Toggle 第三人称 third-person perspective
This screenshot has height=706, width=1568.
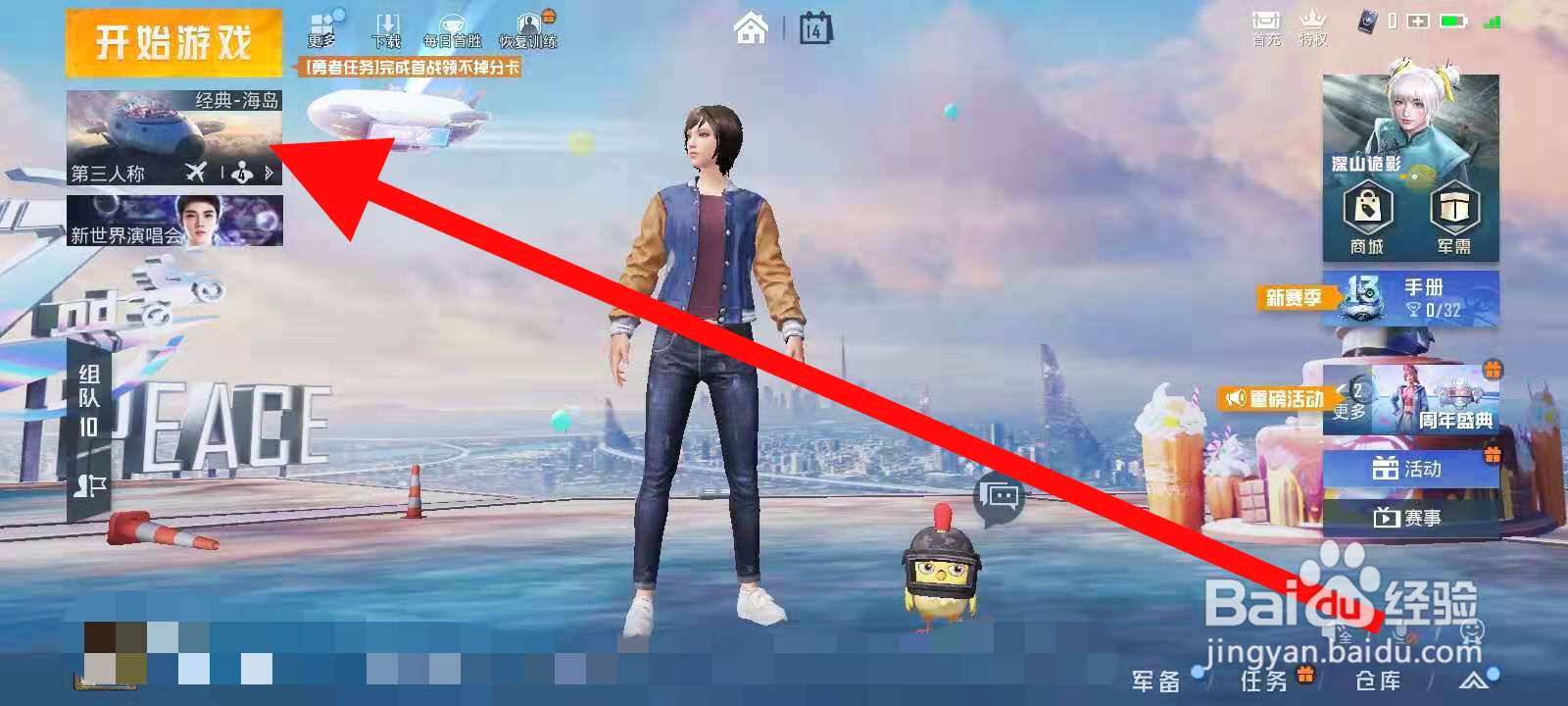click(106, 173)
